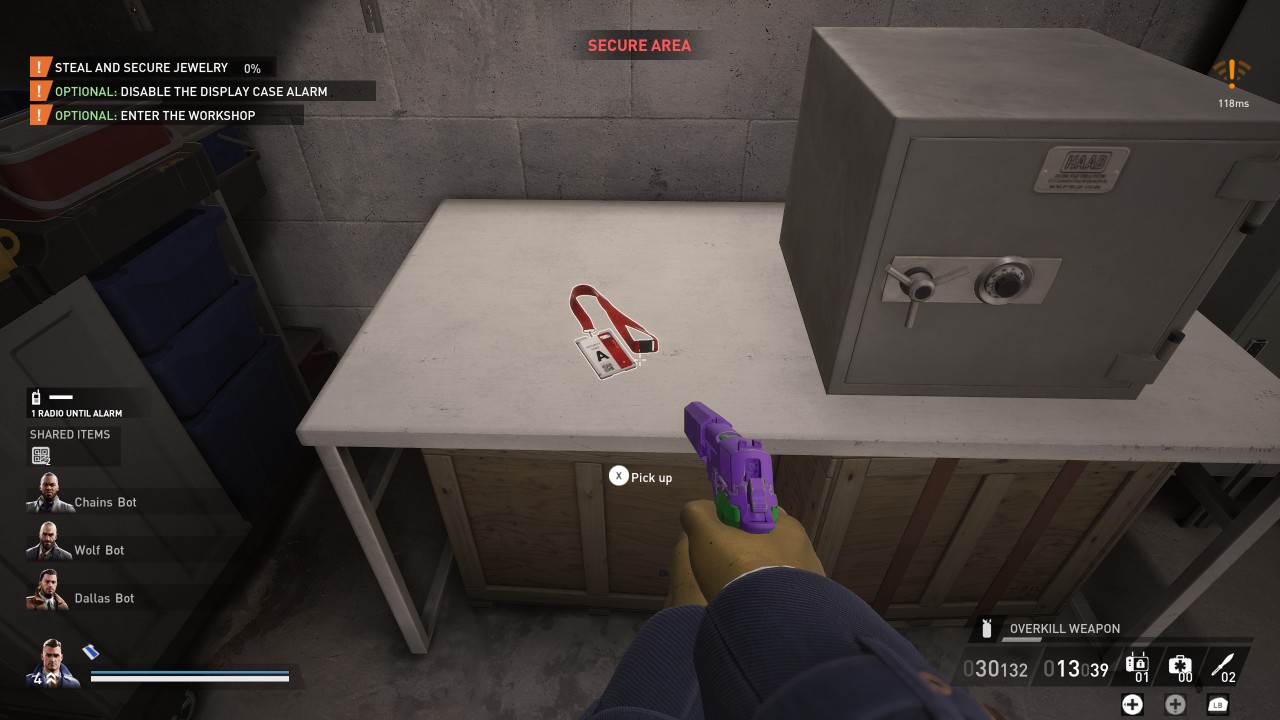Select Wolf Bot's portrait
This screenshot has height=720, width=1280.
pyautogui.click(x=47, y=544)
